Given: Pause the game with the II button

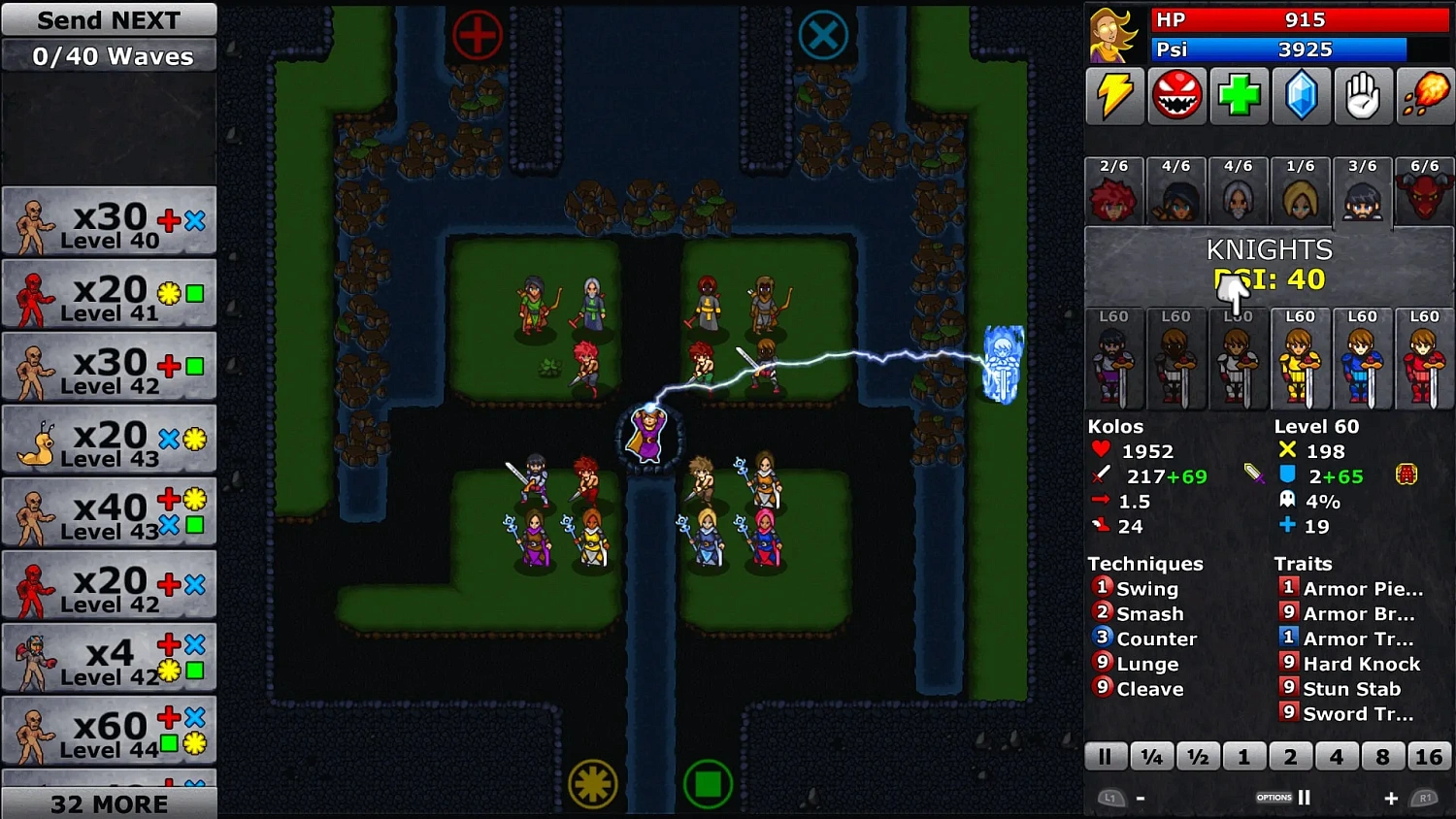Looking at the screenshot, I should [x=1106, y=756].
